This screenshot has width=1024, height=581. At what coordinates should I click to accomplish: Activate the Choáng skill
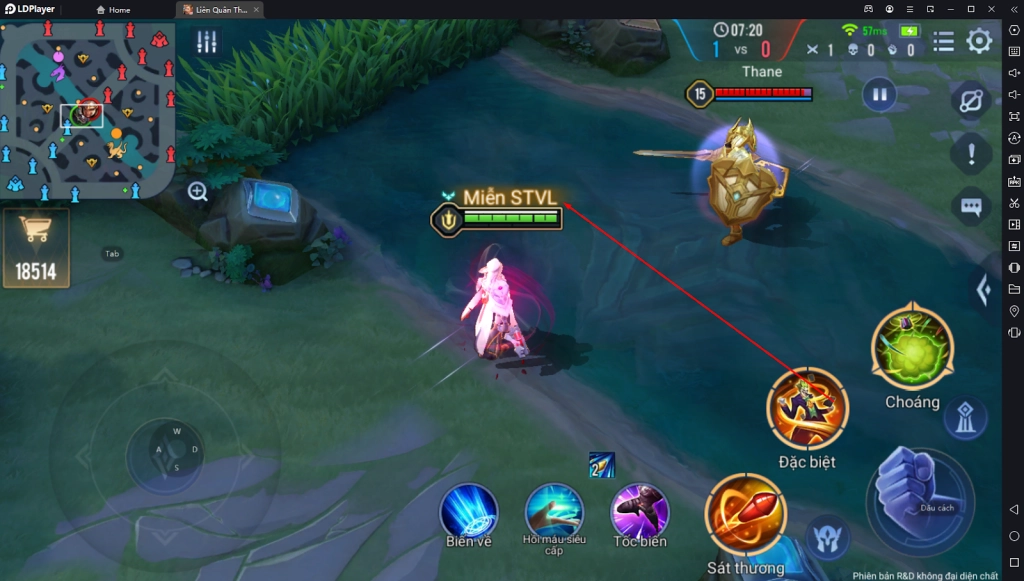coord(912,348)
